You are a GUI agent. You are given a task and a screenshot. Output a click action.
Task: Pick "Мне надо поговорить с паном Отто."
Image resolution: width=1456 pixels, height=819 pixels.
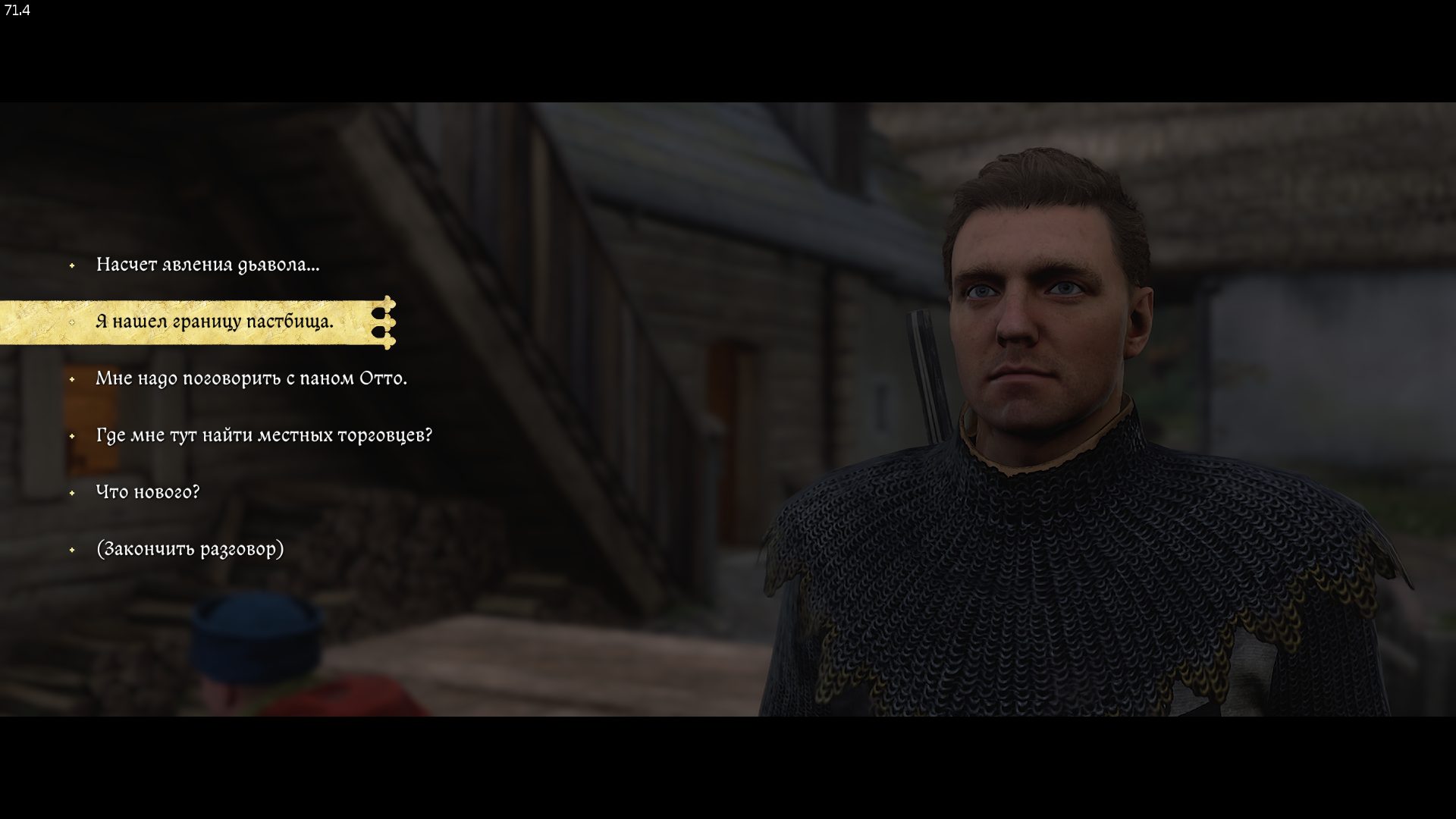click(251, 378)
